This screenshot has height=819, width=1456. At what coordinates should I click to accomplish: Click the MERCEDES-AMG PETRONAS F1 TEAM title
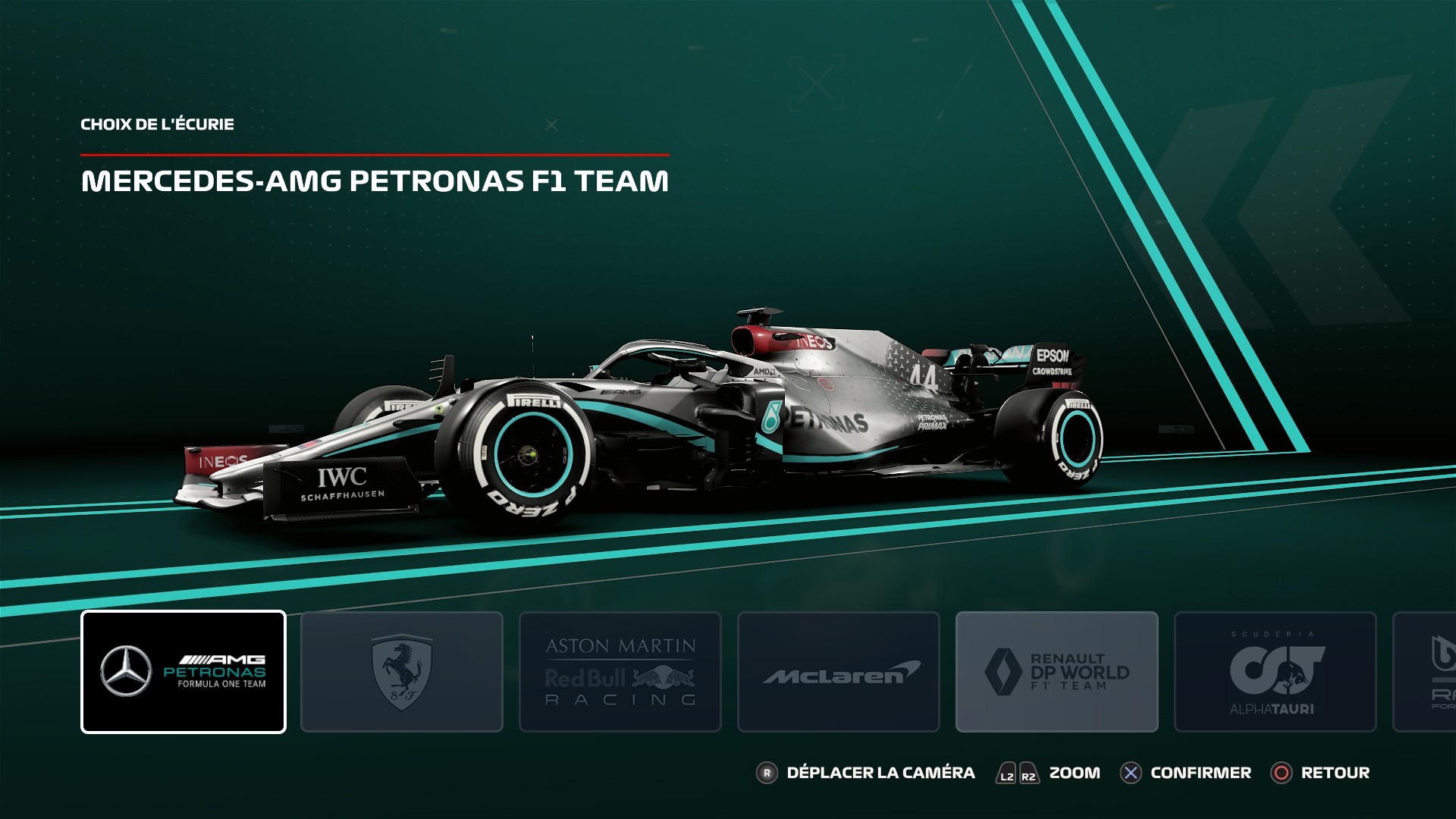375,180
